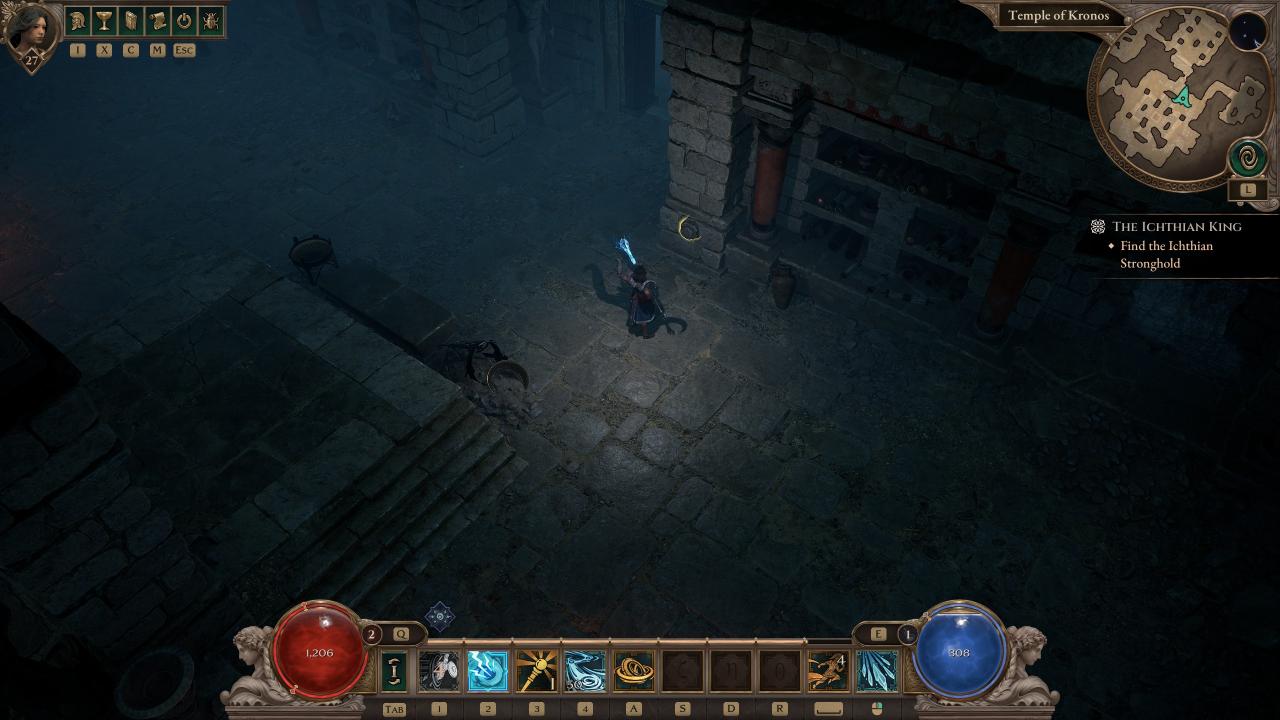1280x720 pixels.
Task: Click the power symbol game menu icon
Action: pos(184,21)
